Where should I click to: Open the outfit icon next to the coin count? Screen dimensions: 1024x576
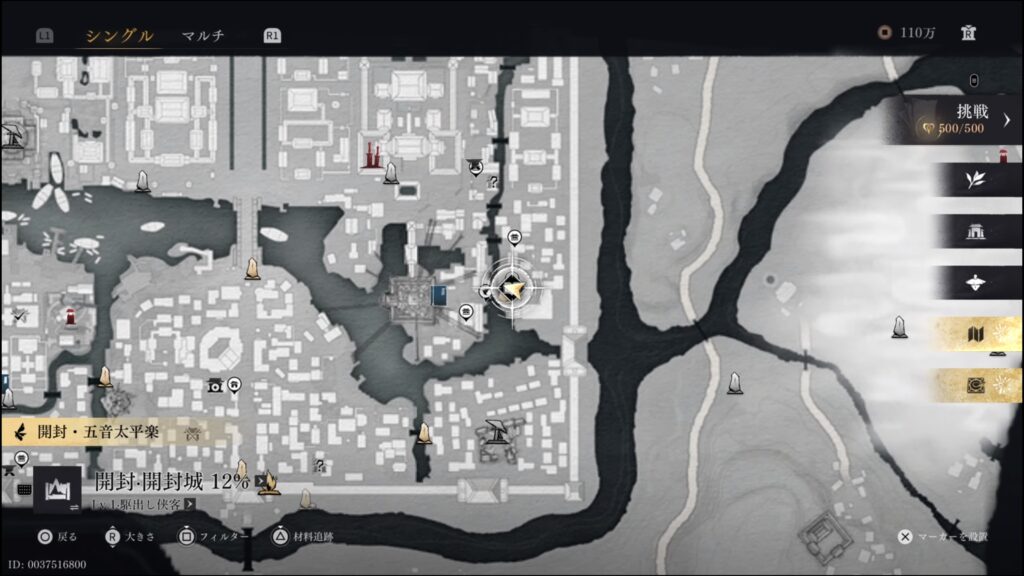(968, 33)
